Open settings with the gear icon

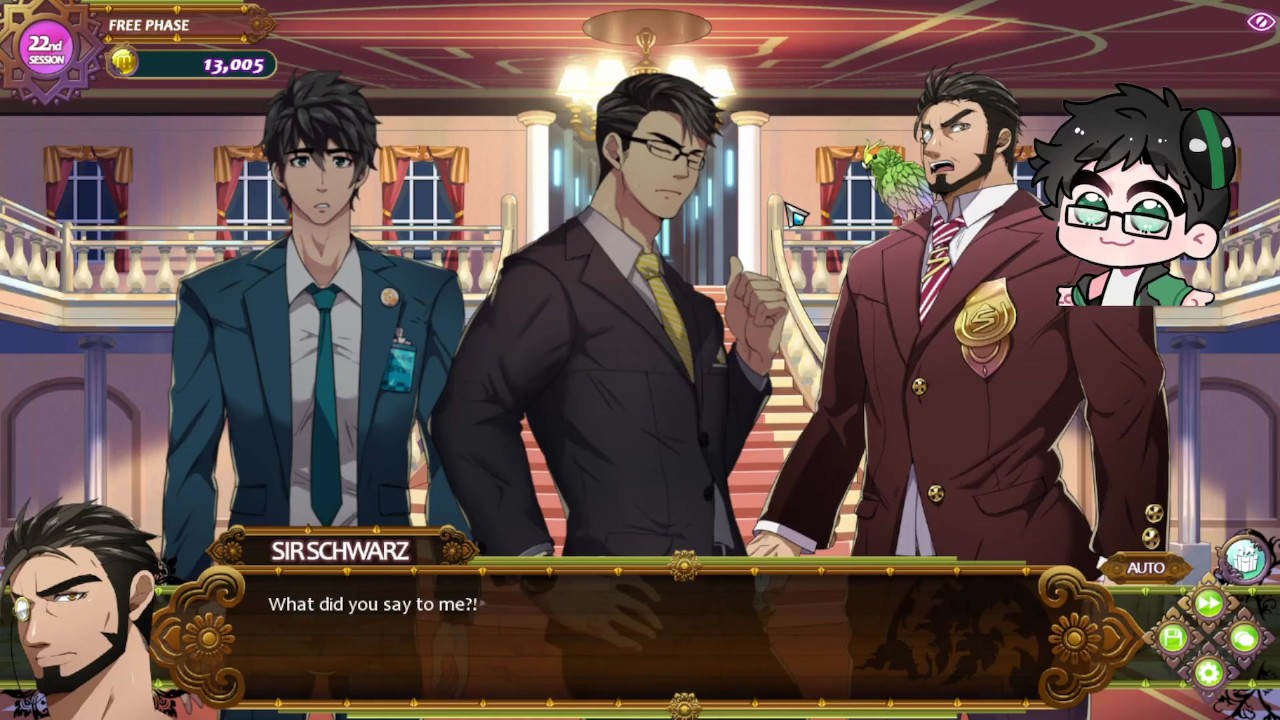click(x=1209, y=672)
